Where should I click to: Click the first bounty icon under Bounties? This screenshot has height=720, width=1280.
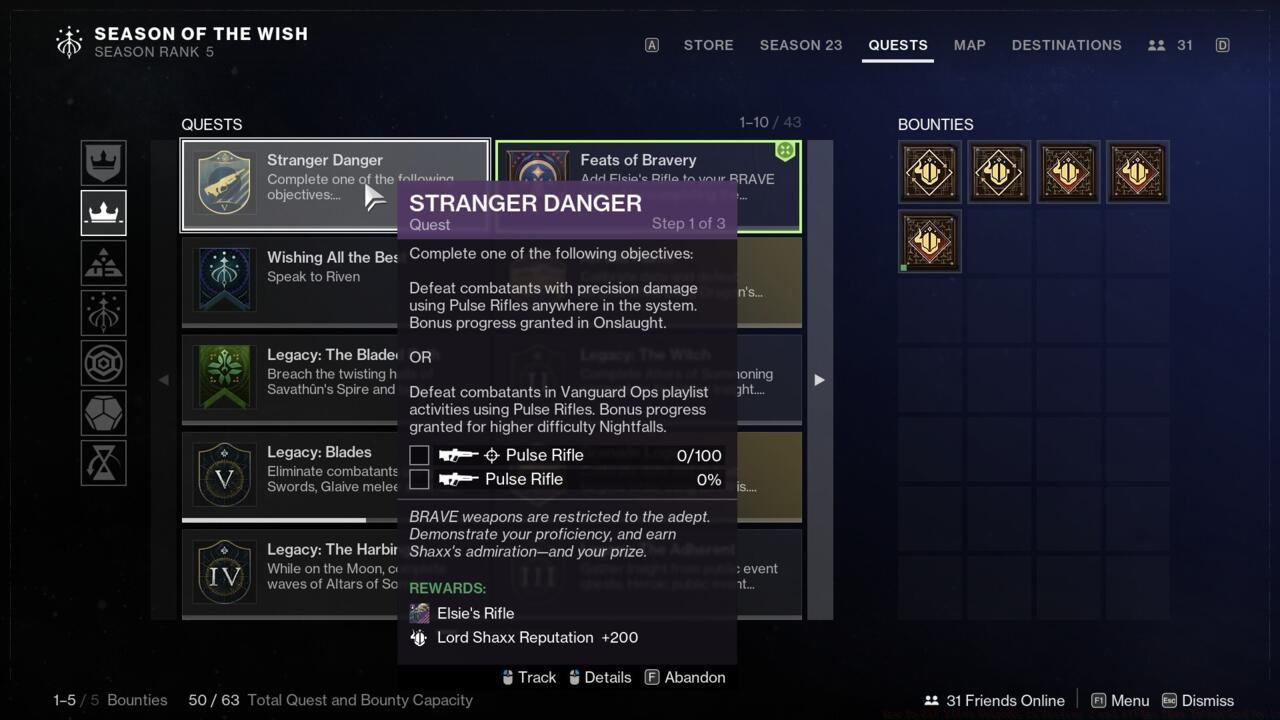click(x=928, y=171)
